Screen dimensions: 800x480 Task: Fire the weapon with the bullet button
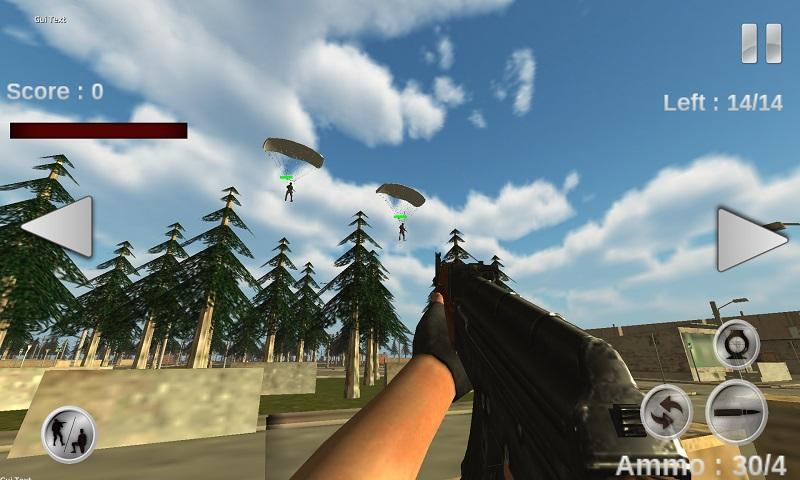pyautogui.click(x=737, y=411)
